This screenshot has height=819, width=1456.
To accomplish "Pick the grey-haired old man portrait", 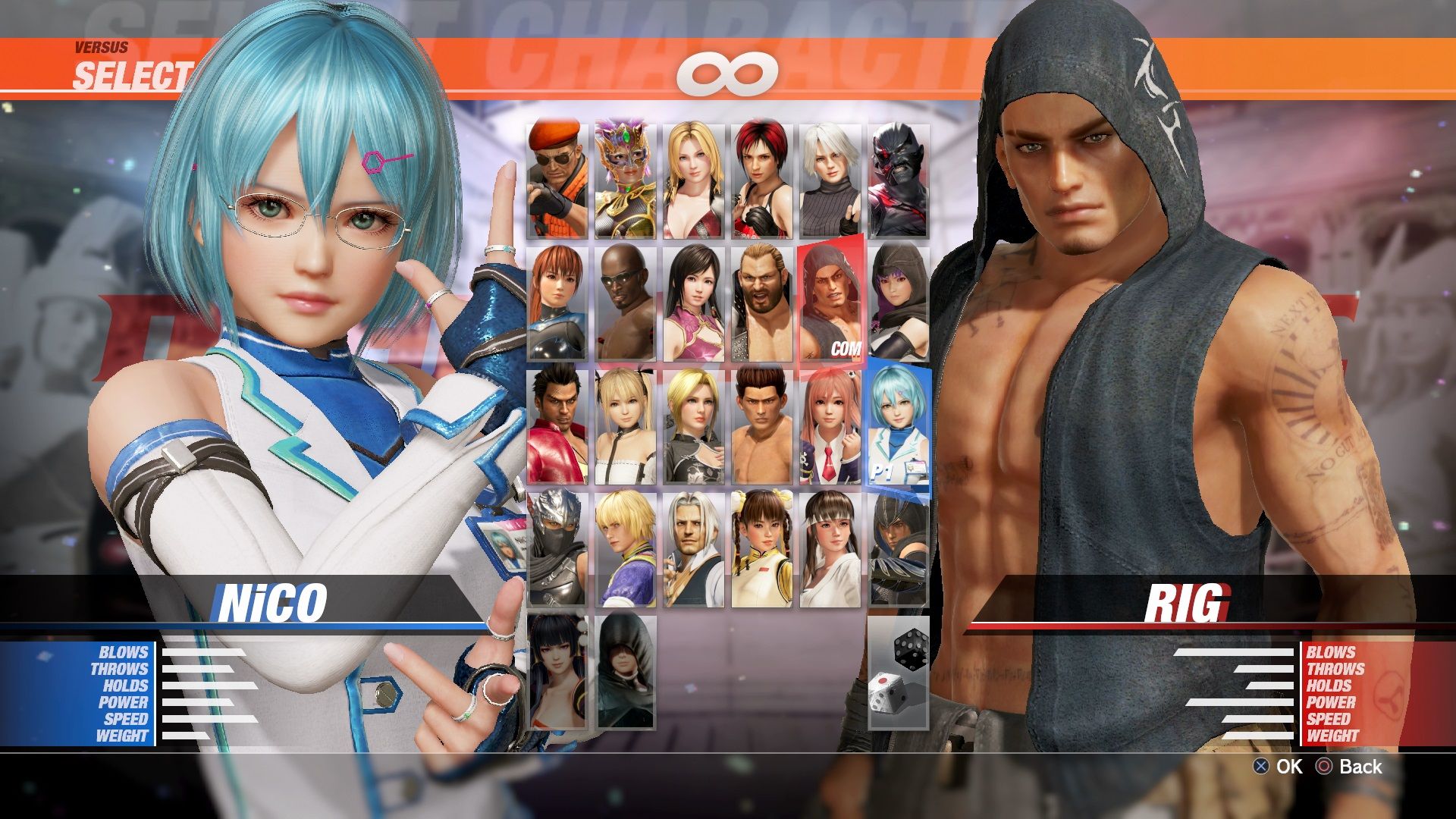I will tap(694, 549).
